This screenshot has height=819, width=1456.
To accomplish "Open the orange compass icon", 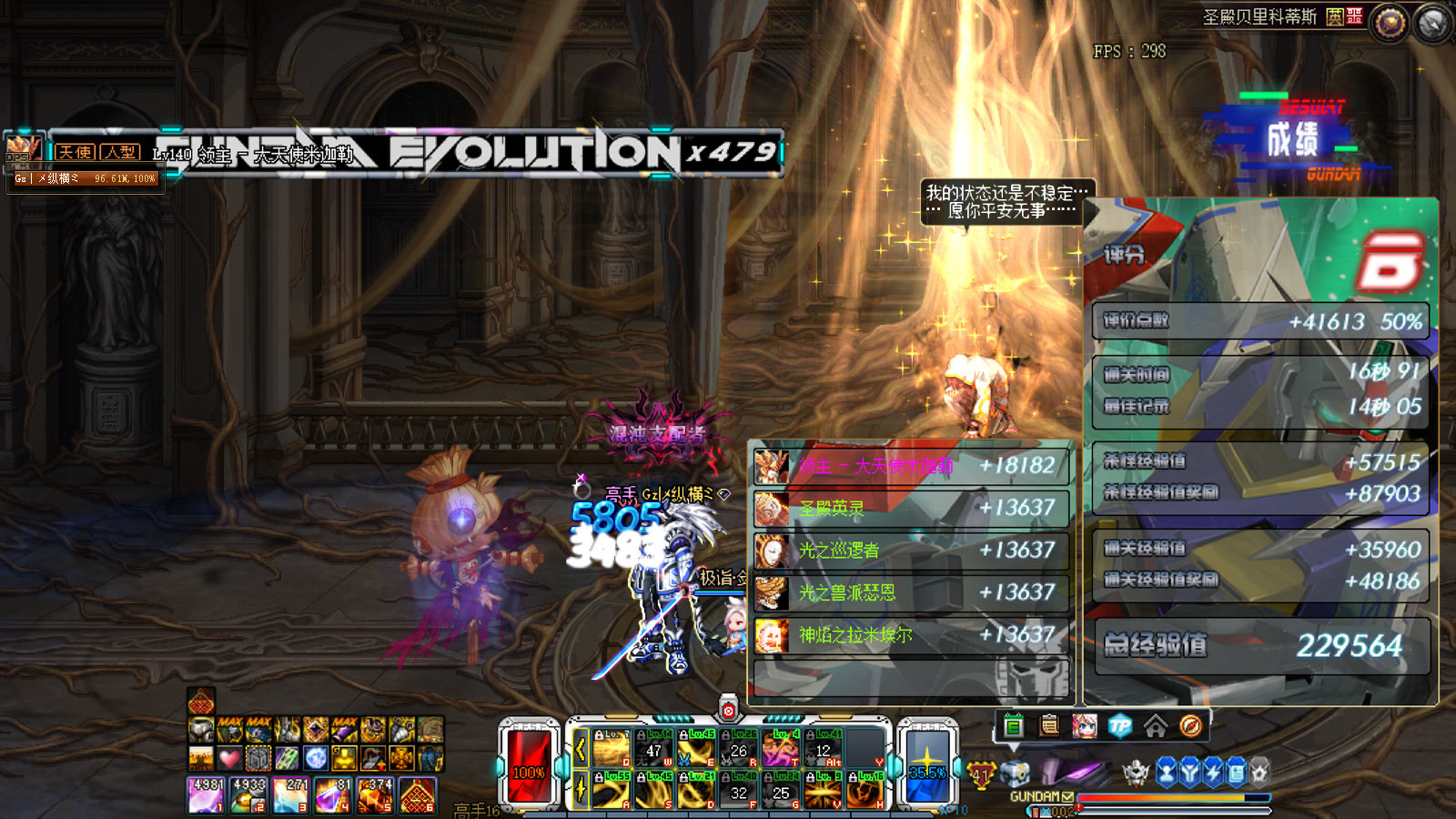I will point(1191,725).
